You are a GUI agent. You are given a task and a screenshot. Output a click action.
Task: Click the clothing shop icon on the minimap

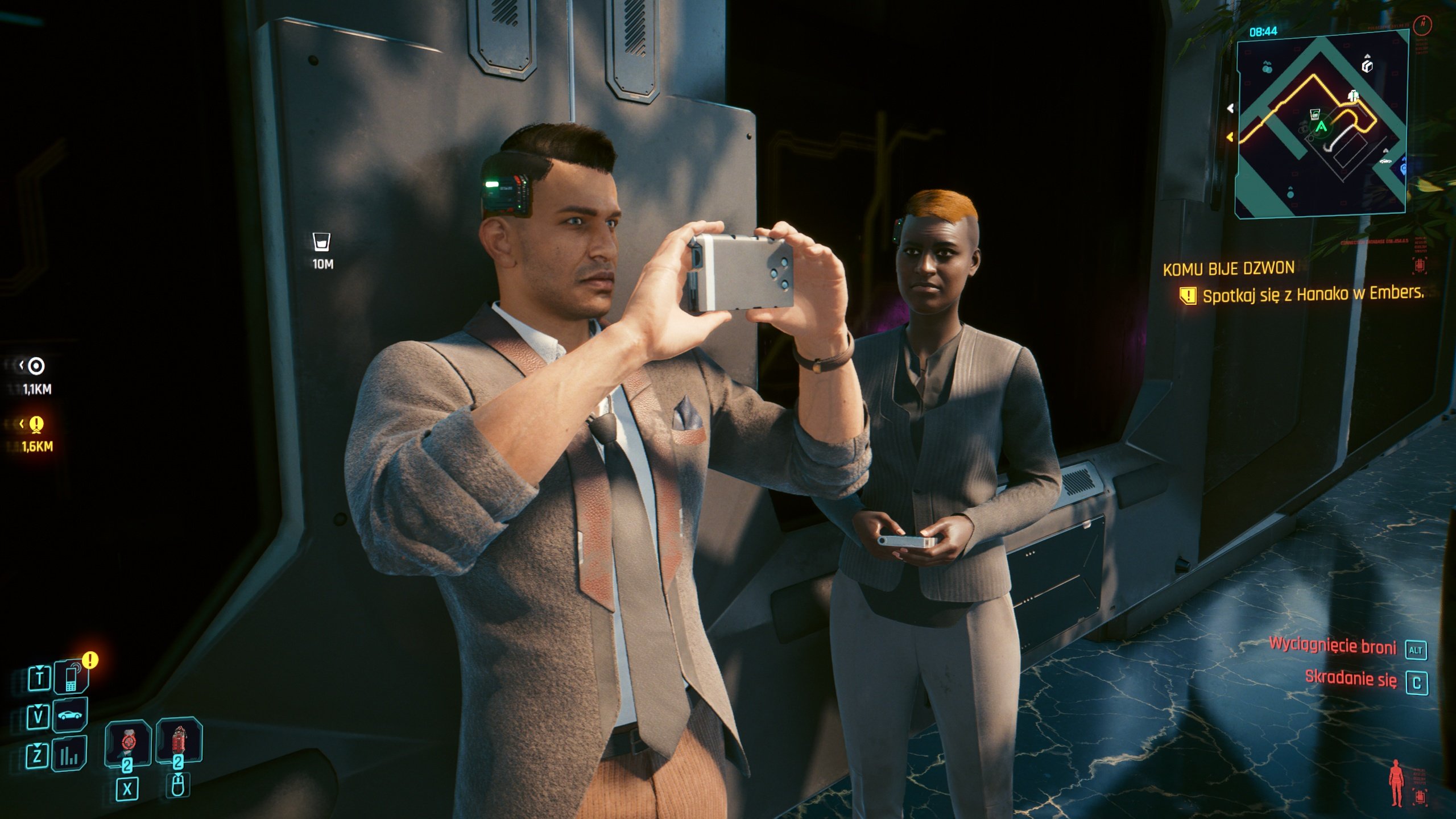click(1353, 94)
